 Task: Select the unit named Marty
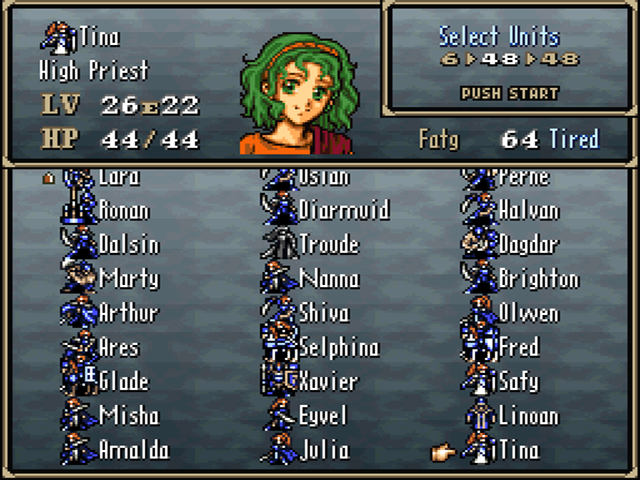pyautogui.click(x=128, y=279)
